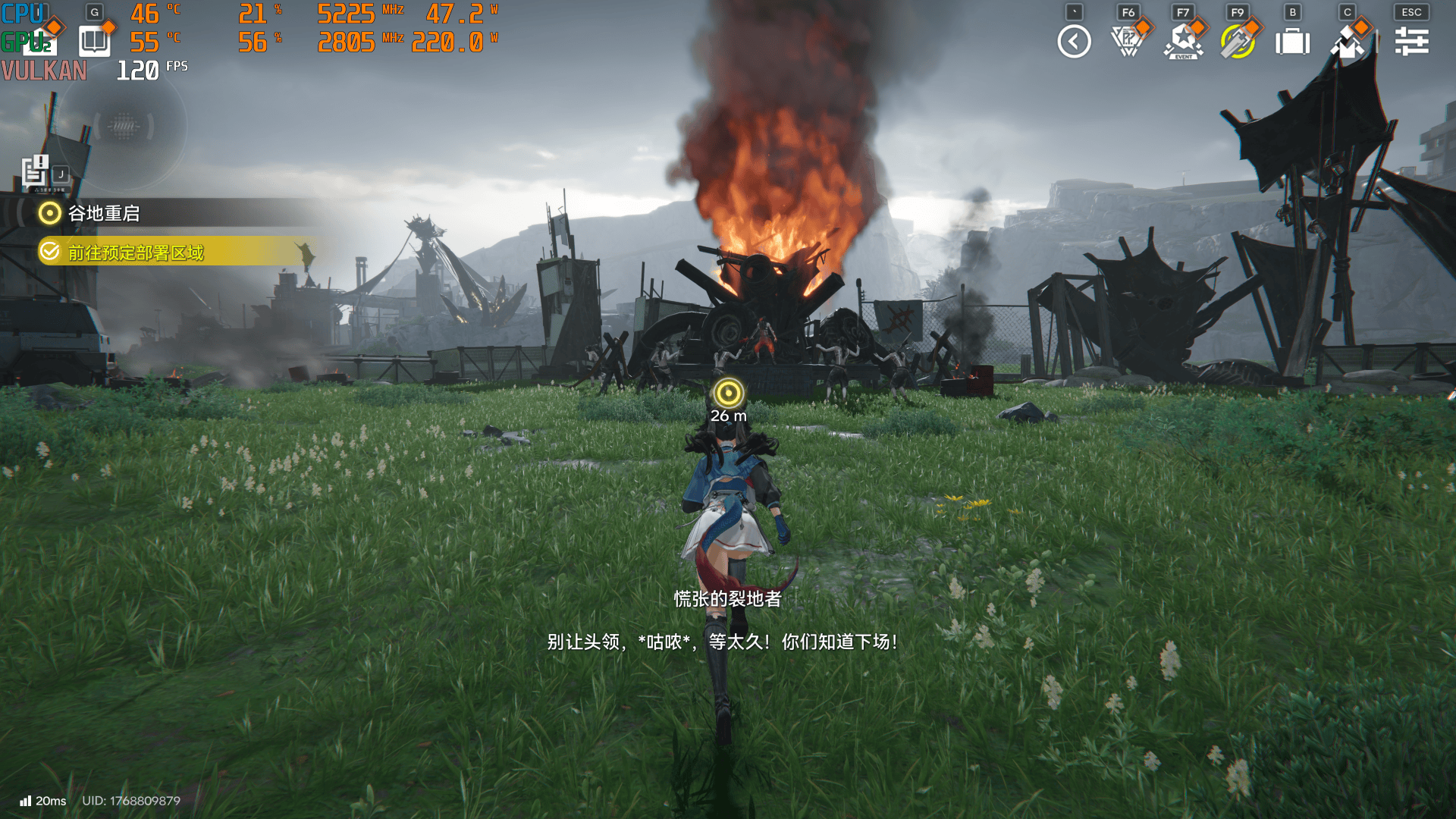Viewport: 1456px width, 819px height.
Task: Open the open-book guide icon
Action: [94, 41]
